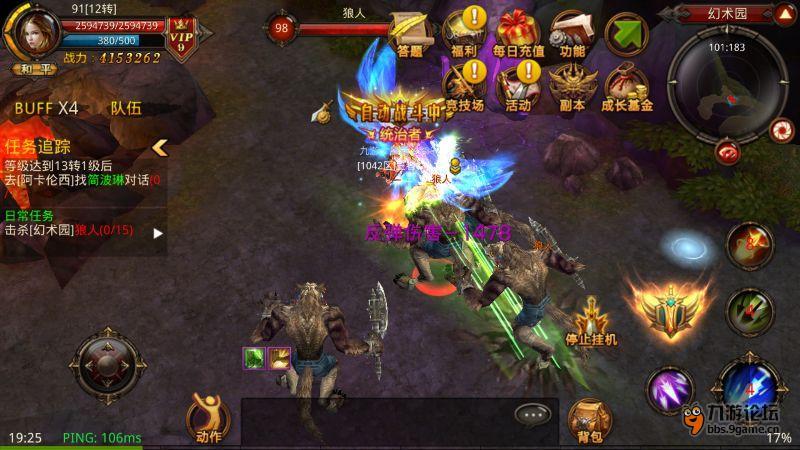Switch to the 队伍 team tab

tap(126, 107)
